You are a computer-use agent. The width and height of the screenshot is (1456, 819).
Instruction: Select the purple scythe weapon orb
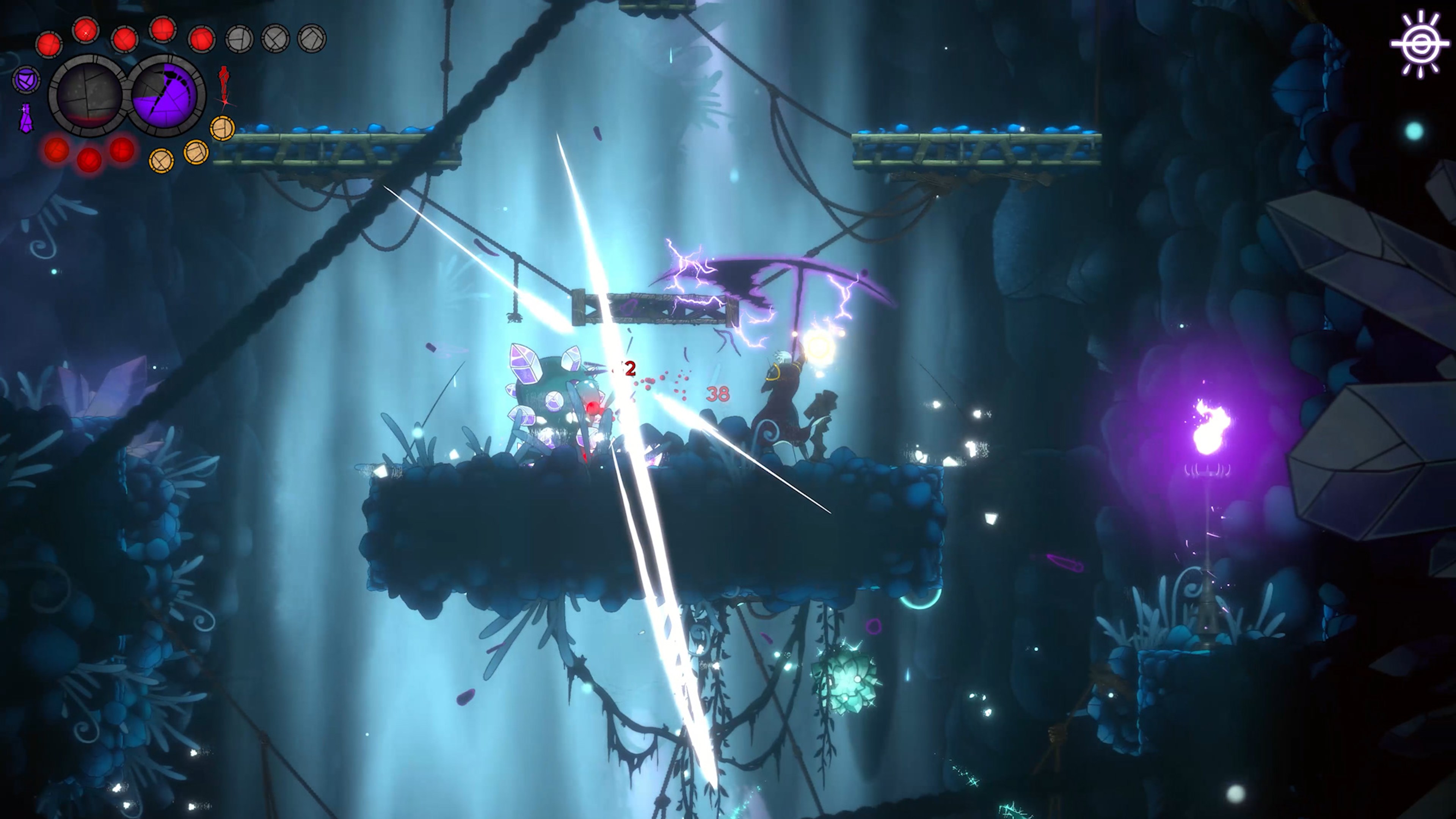(x=167, y=95)
